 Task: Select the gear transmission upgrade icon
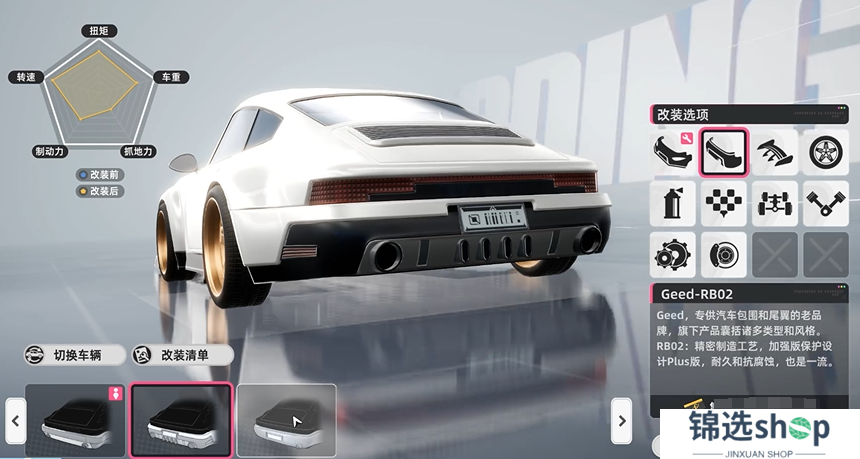673,254
